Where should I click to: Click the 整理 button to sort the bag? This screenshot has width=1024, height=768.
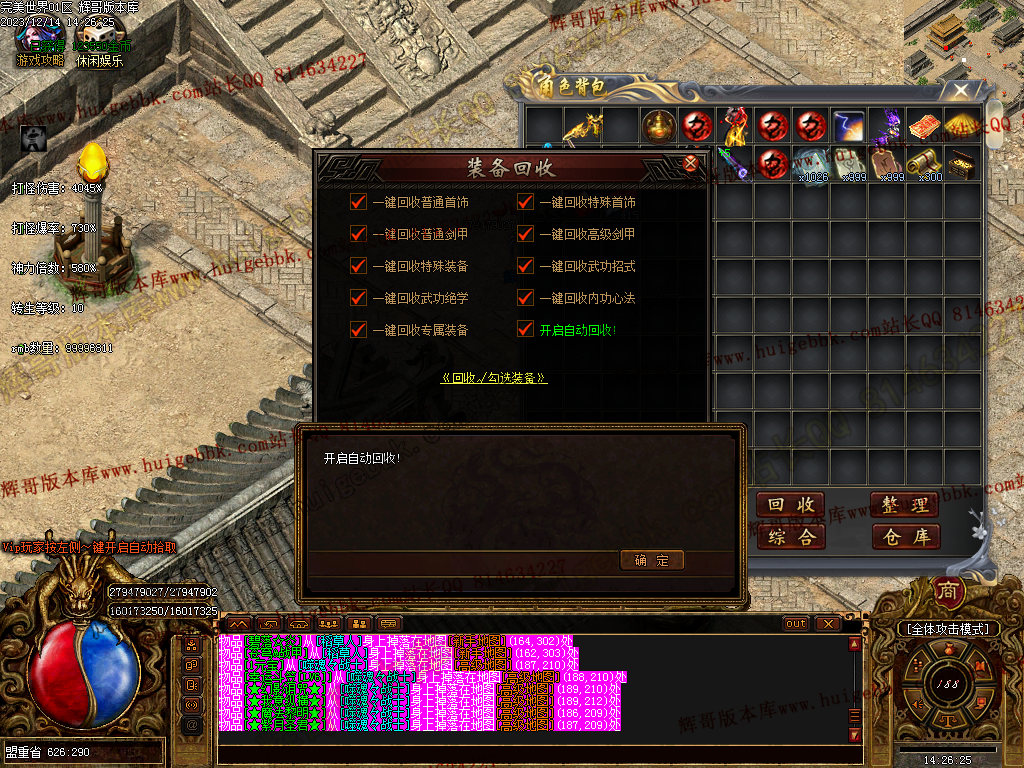coord(905,504)
